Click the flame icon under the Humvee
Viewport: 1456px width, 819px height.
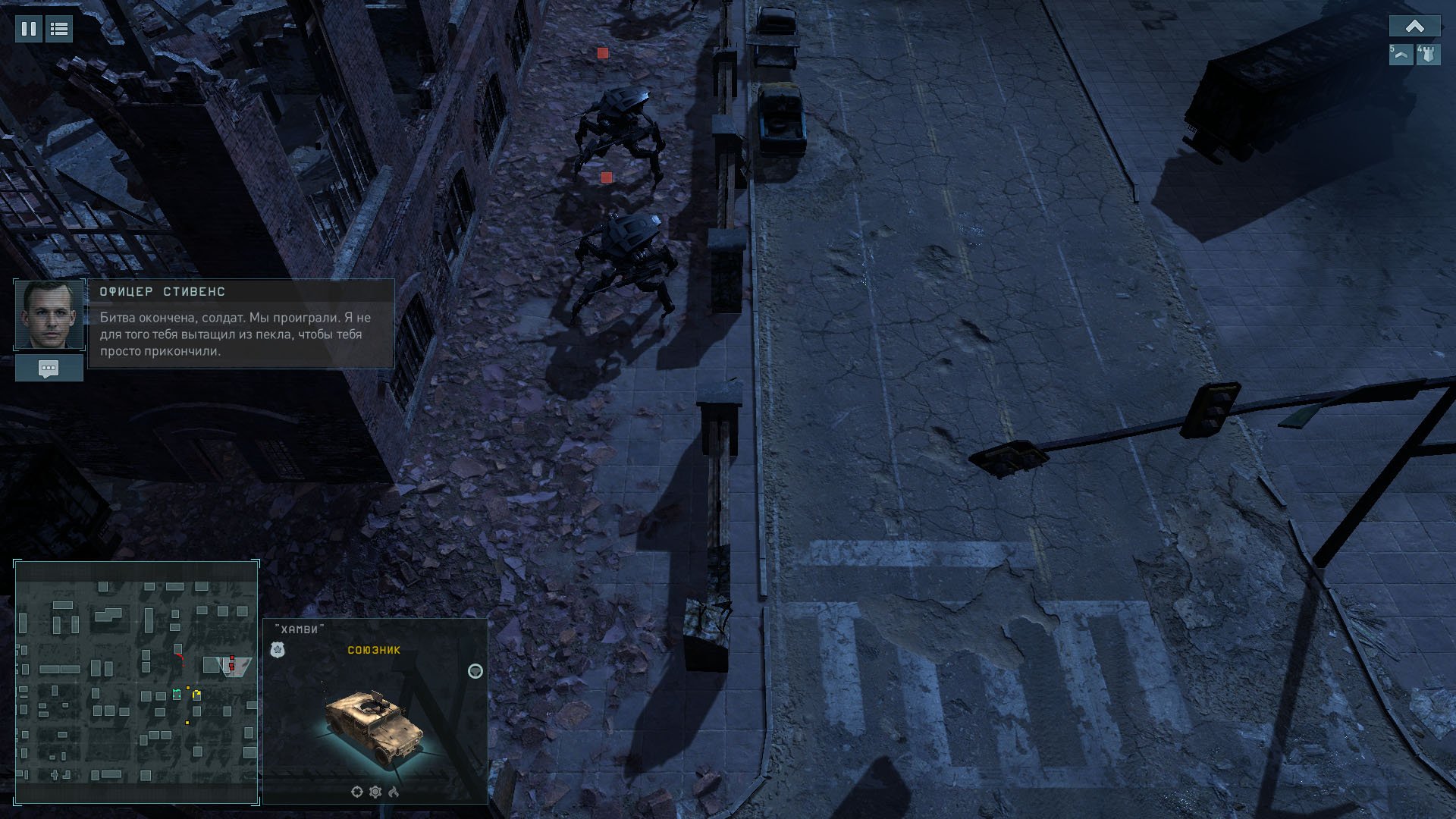[x=394, y=792]
